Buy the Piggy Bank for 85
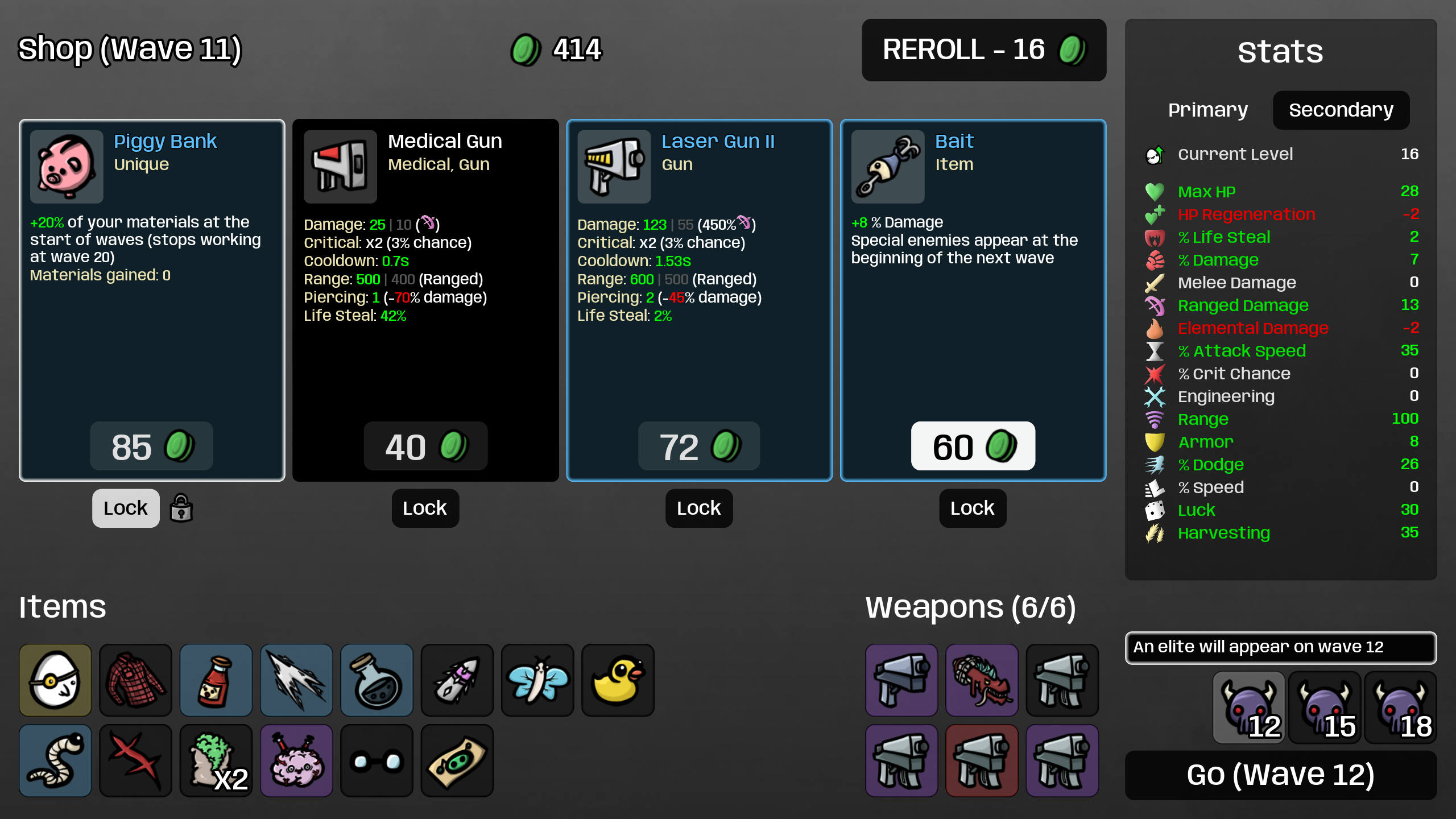 point(151,446)
